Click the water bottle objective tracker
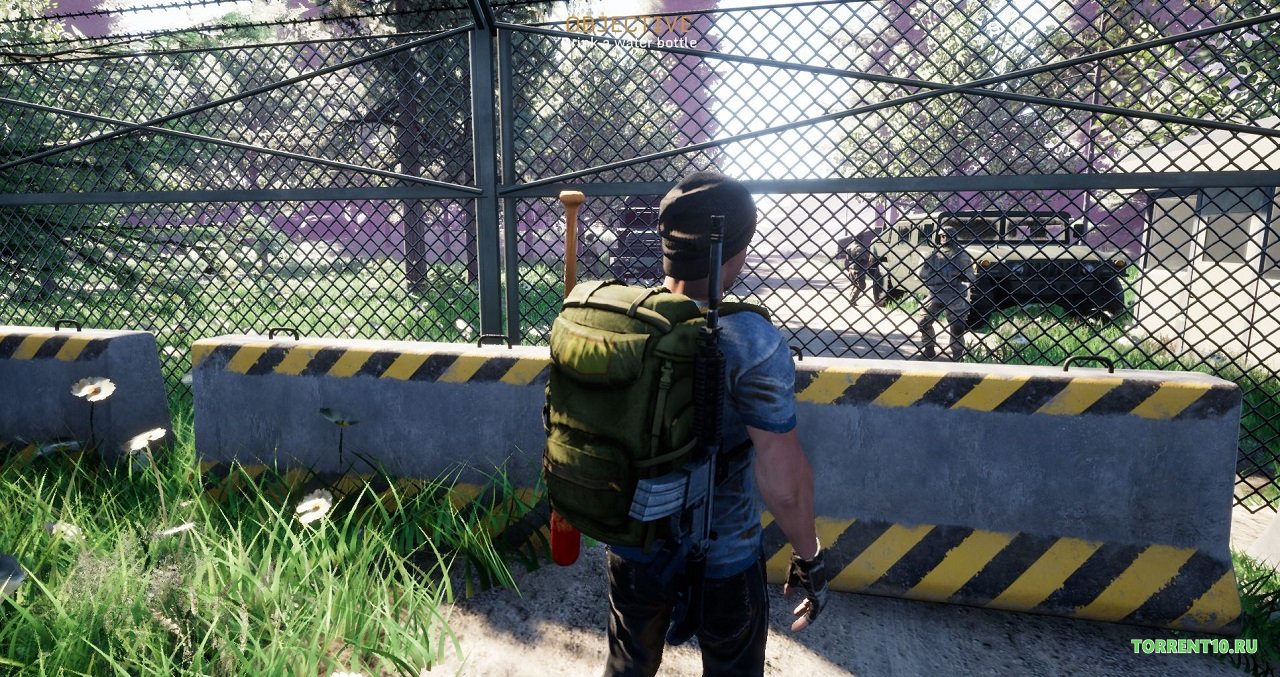This screenshot has width=1280, height=677. tap(628, 33)
